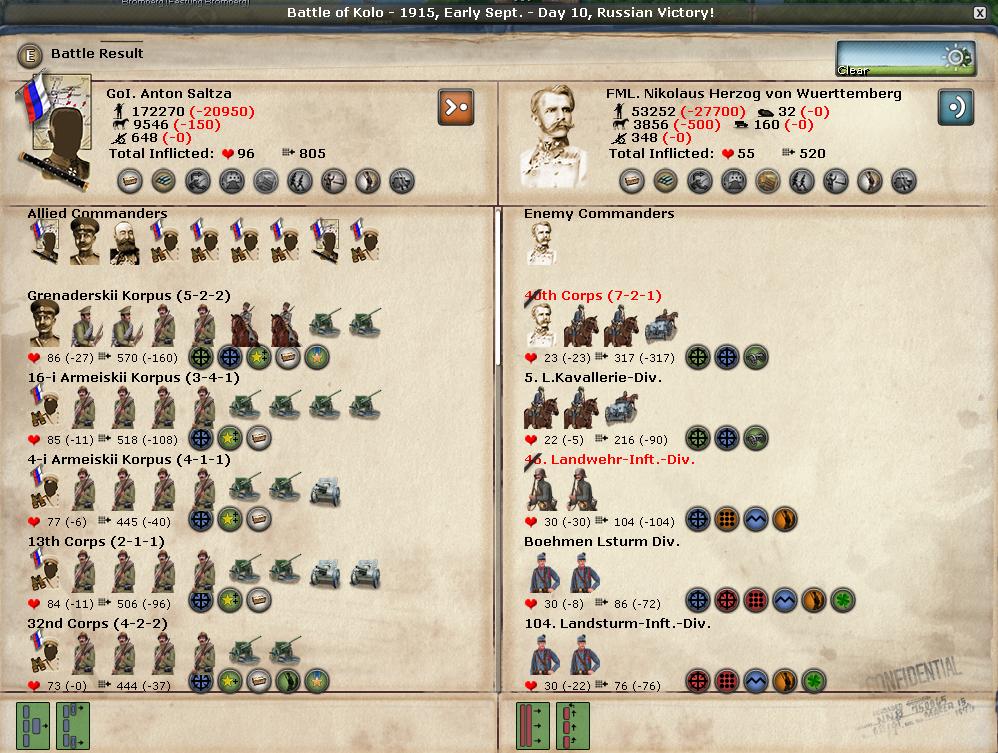Select the 4-i Armeiskii Korpus row
The image size is (998, 753).
coord(128,460)
